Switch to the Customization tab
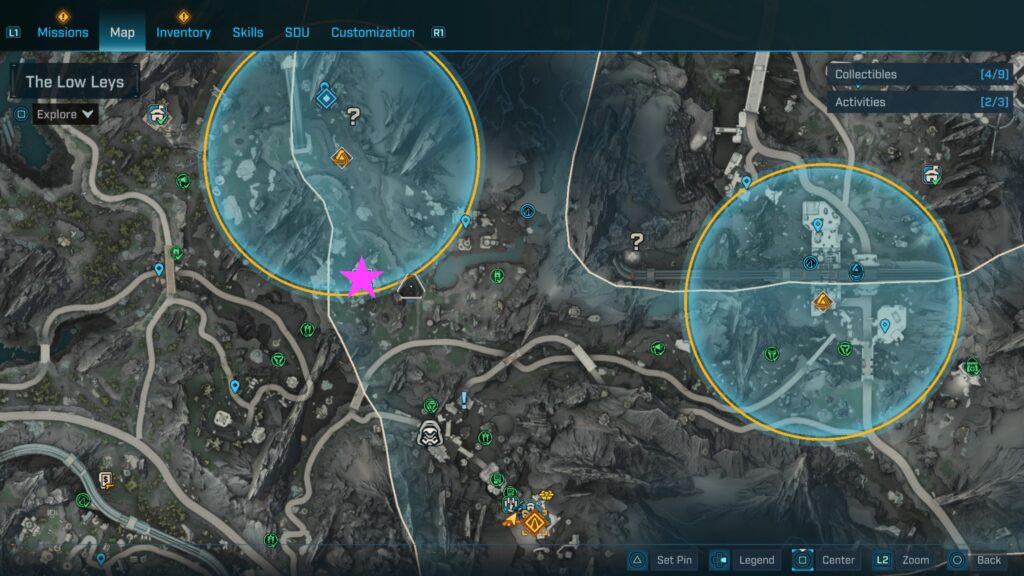 point(372,32)
